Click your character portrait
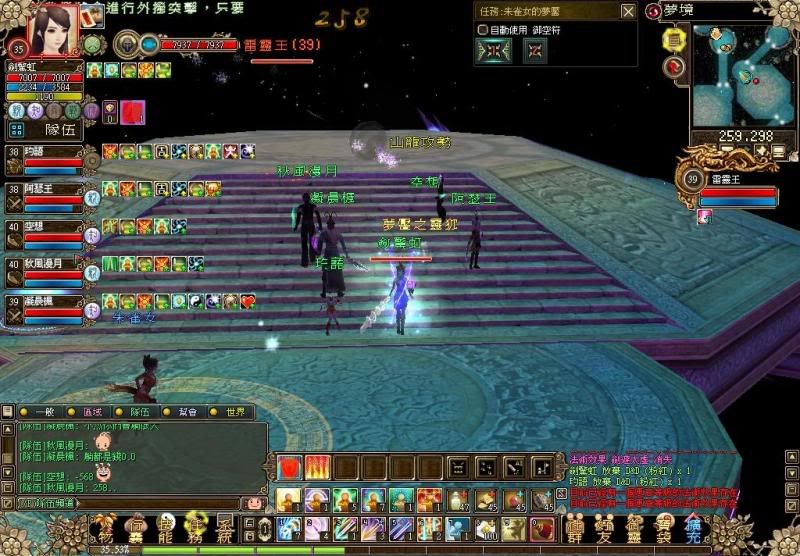The height and width of the screenshot is (556, 800). tap(57, 28)
